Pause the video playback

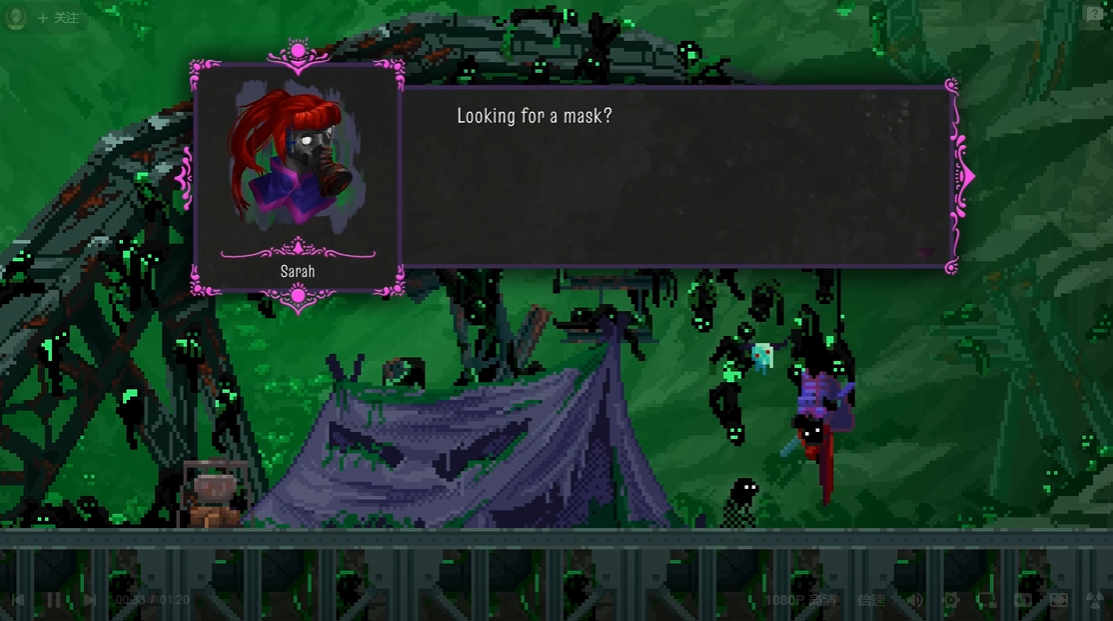53,600
